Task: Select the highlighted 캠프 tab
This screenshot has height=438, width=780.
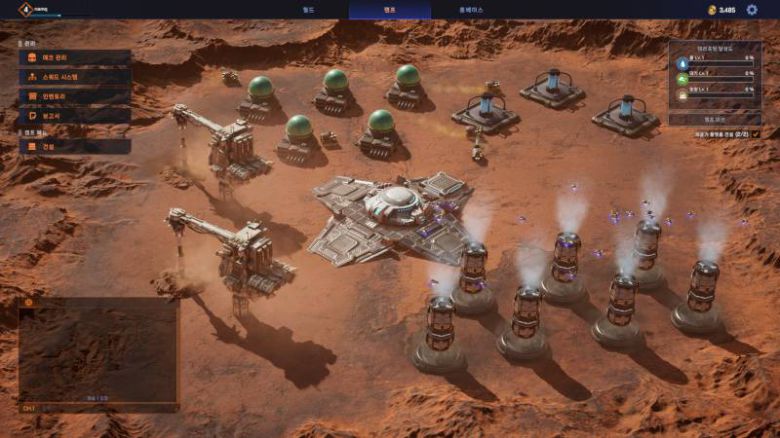Action: (389, 9)
